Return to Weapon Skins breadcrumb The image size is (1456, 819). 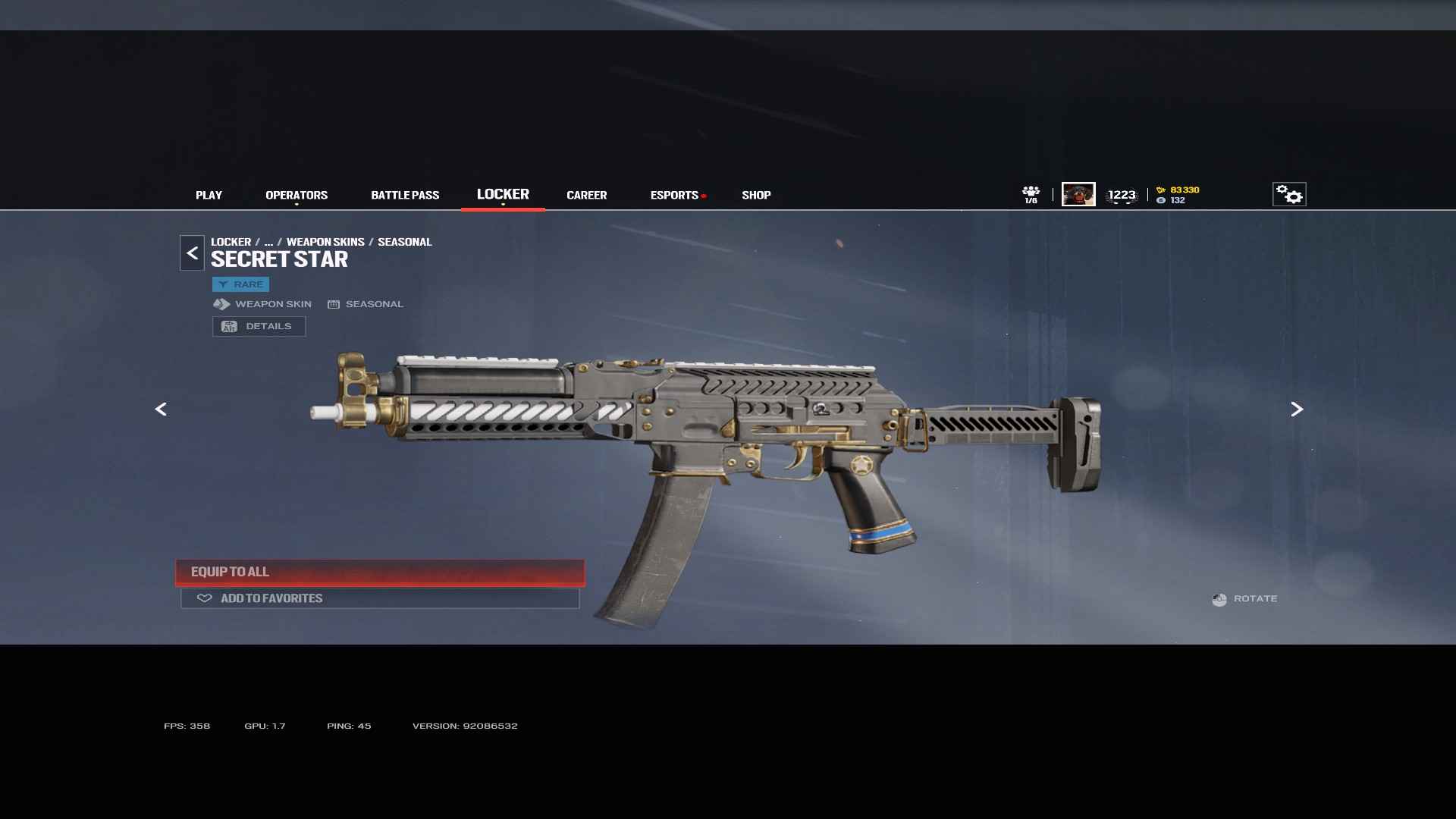click(x=325, y=242)
